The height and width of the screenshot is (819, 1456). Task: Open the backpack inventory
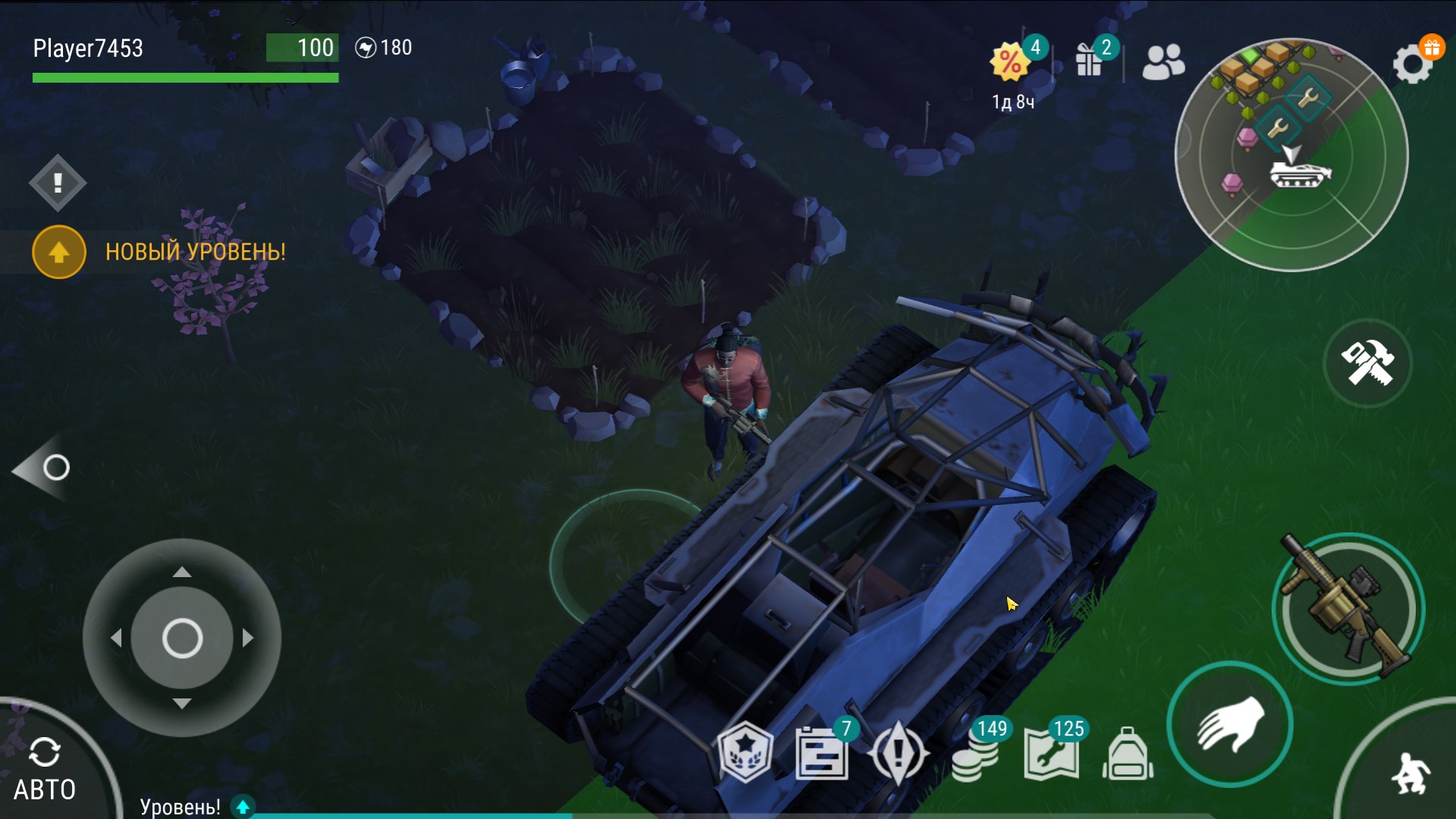[x=1128, y=755]
